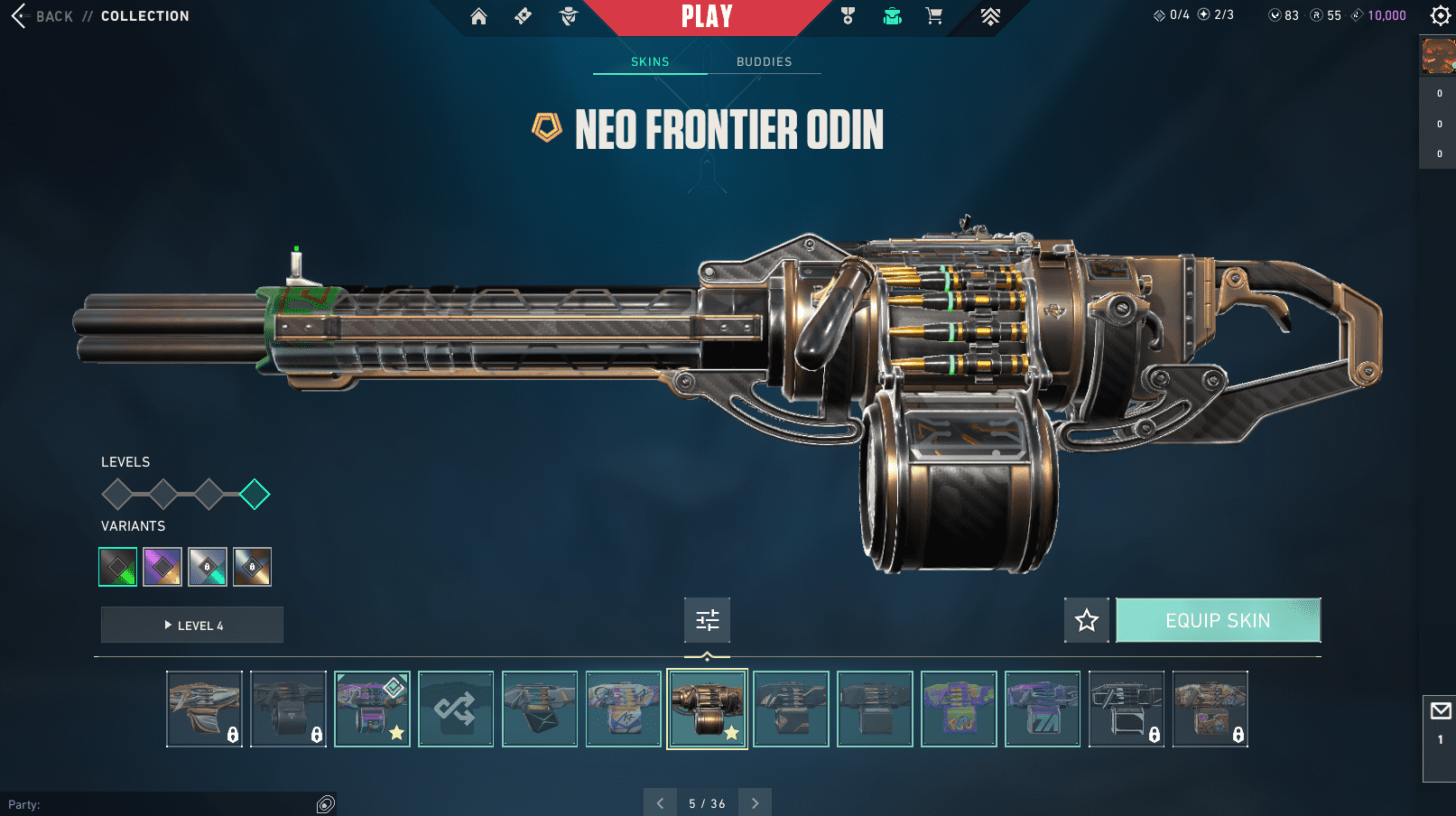Go to the previous skin page
Image resolution: width=1456 pixels, height=816 pixels.
(660, 802)
